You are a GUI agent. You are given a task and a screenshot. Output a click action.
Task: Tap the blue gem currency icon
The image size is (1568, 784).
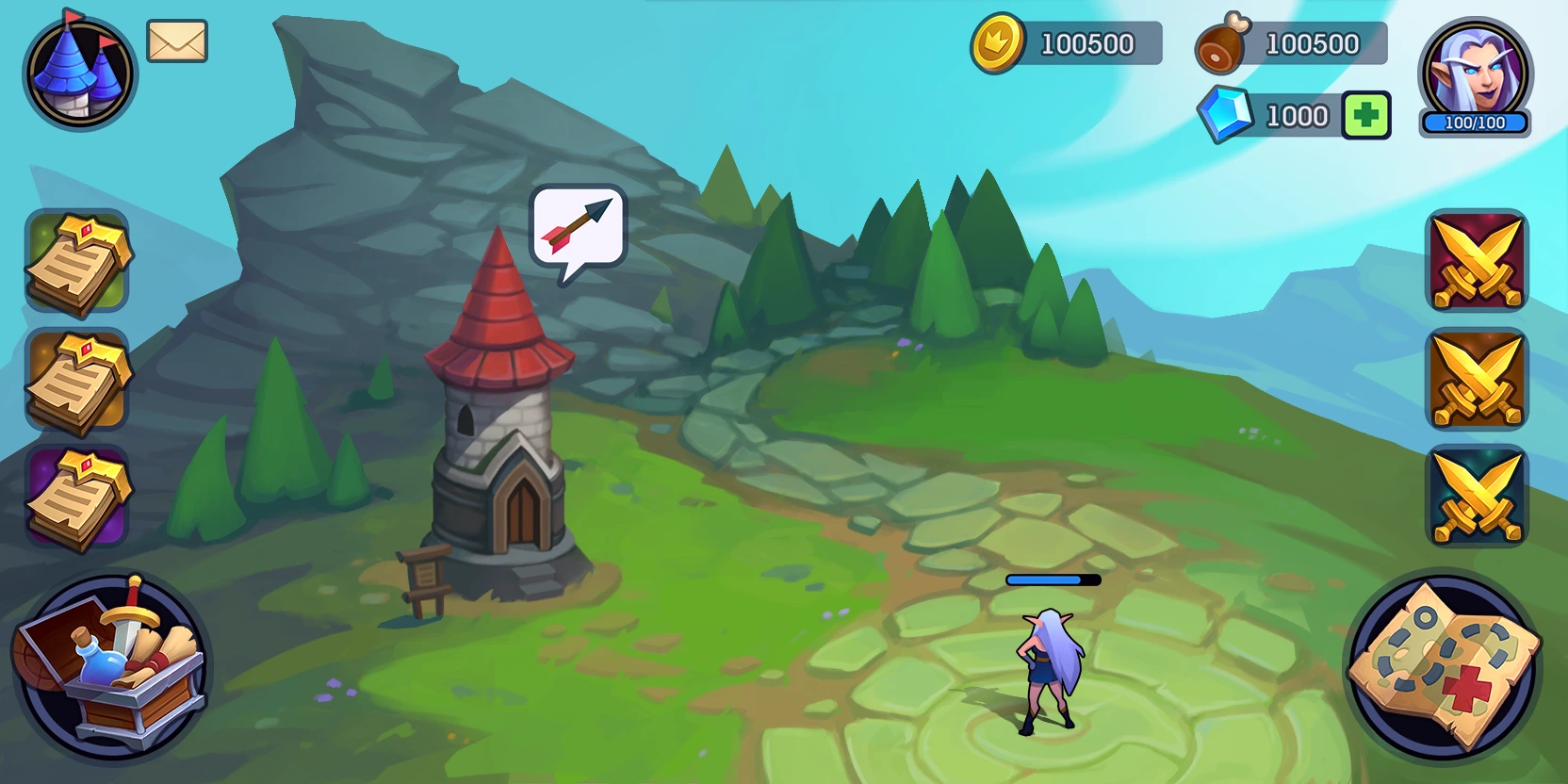[1225, 115]
